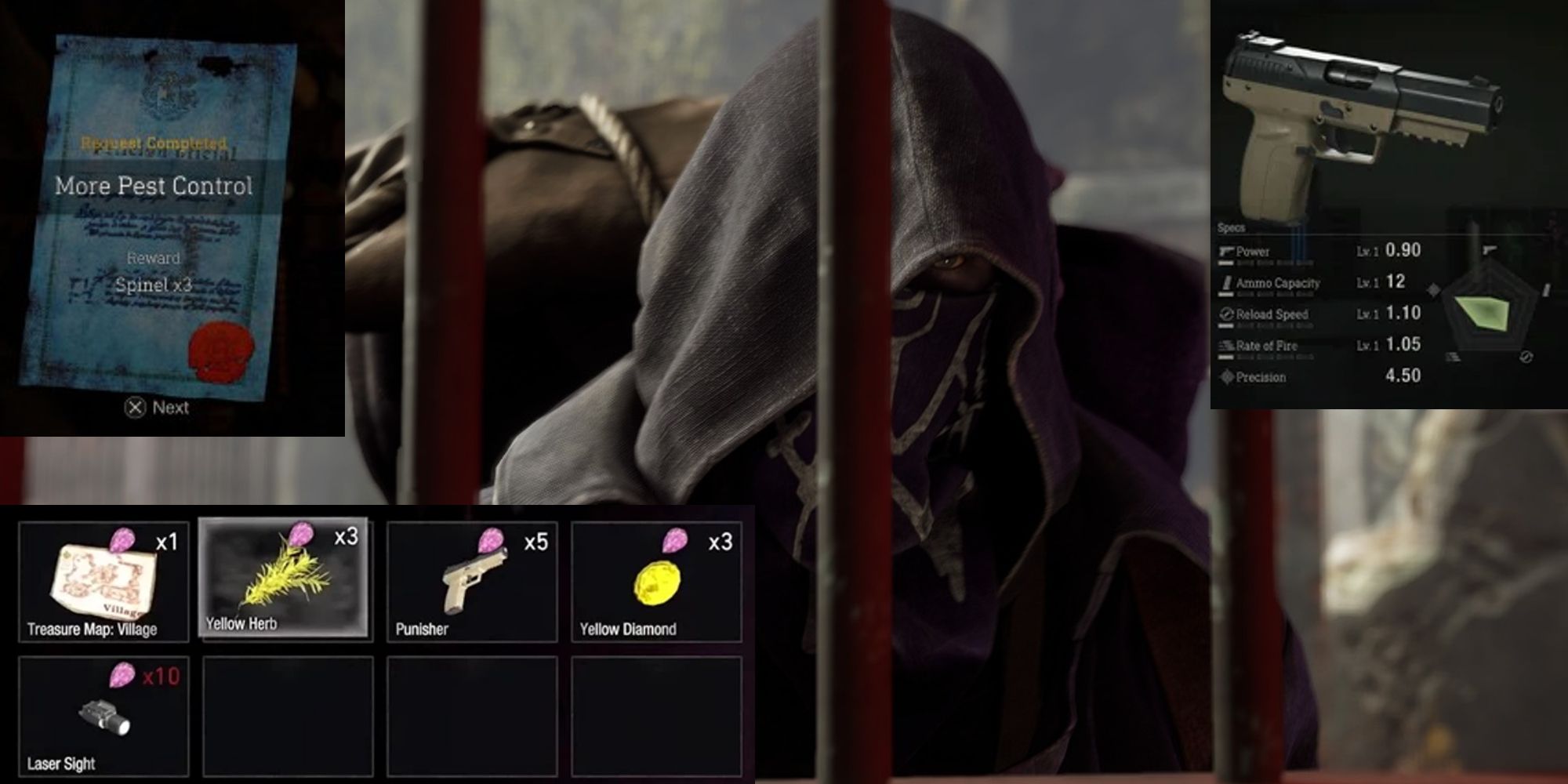
Task: Open the Specs panel header
Action: [1232, 228]
